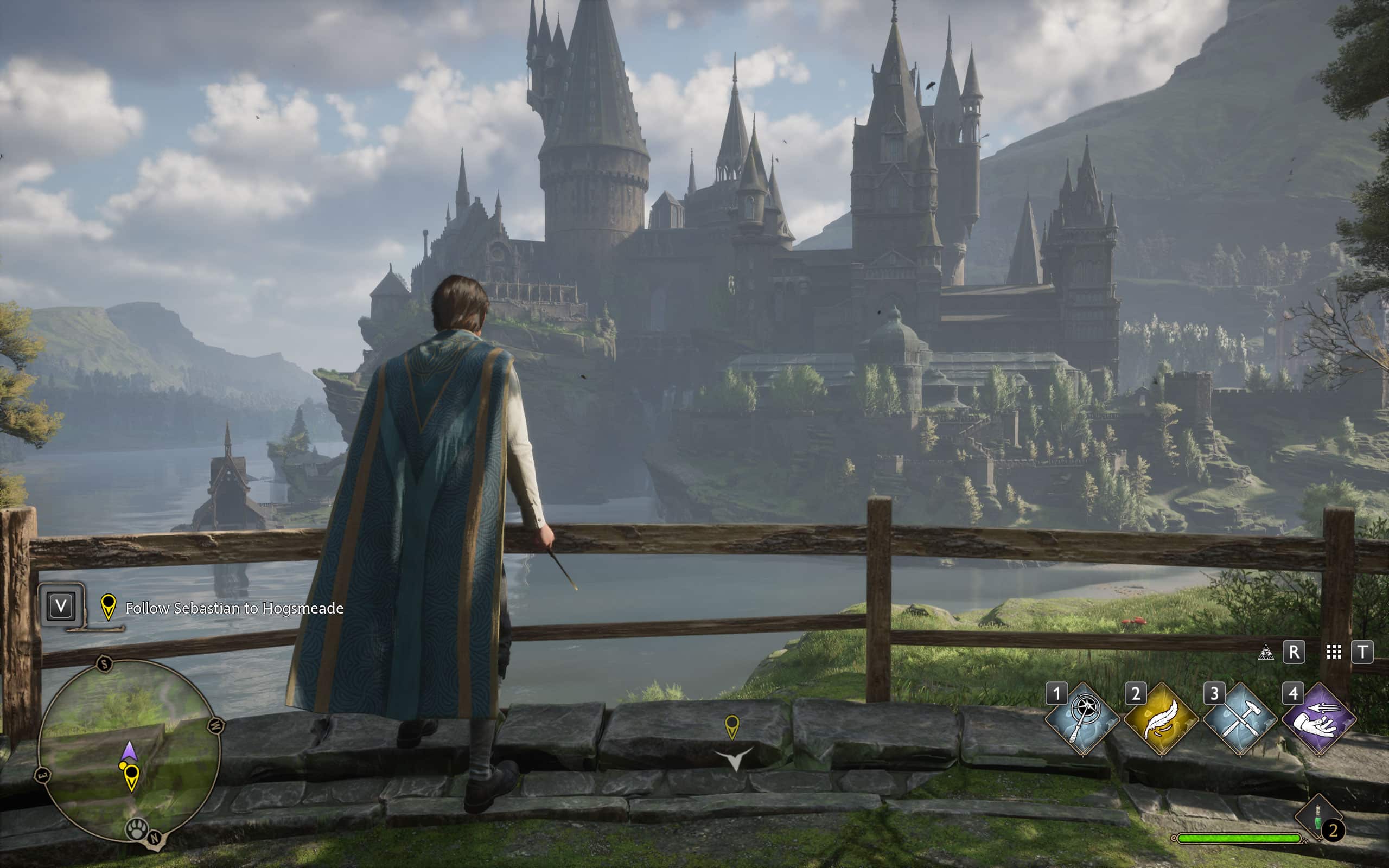Viewport: 1389px width, 868px height.
Task: Use the purple hand Accio spell
Action: click(1319, 719)
